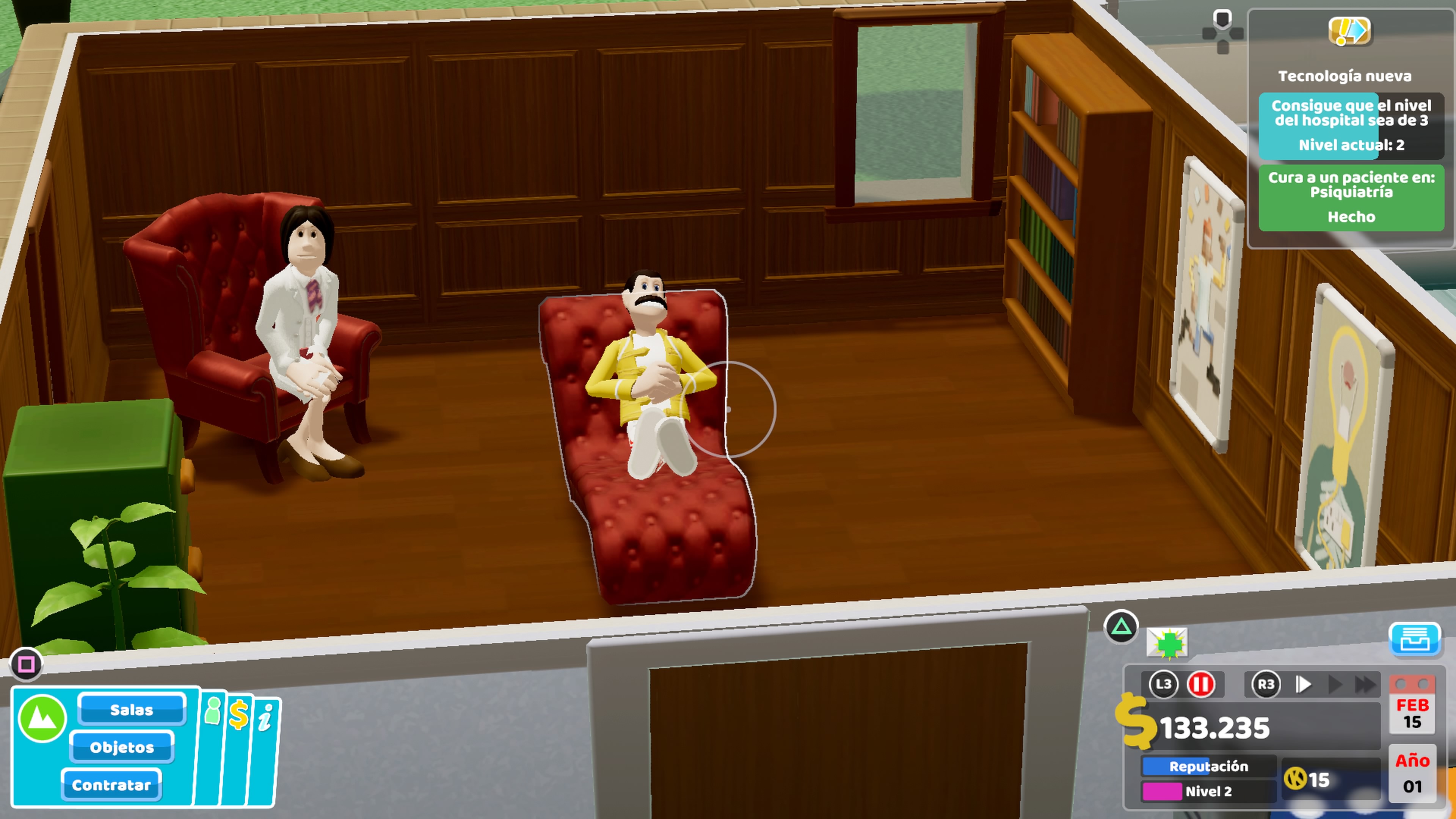Select the completed Psiquiatría objective
Viewport: 1456px width, 819px height.
(x=1351, y=197)
